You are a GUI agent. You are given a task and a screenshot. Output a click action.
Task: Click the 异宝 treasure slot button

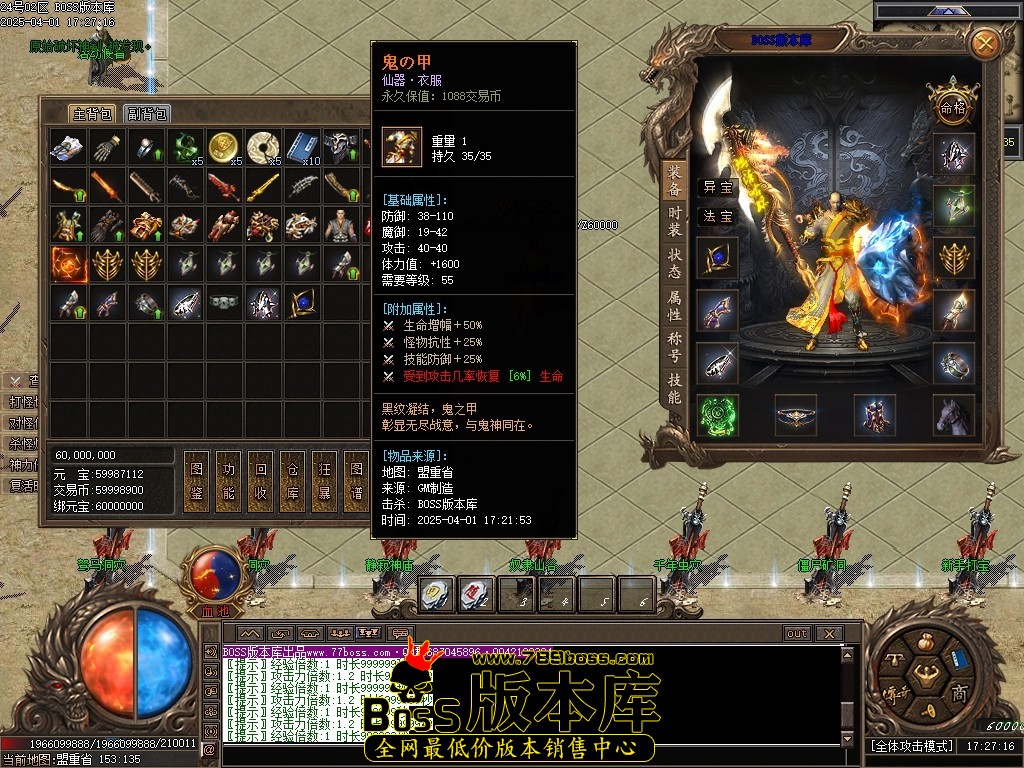click(717, 187)
